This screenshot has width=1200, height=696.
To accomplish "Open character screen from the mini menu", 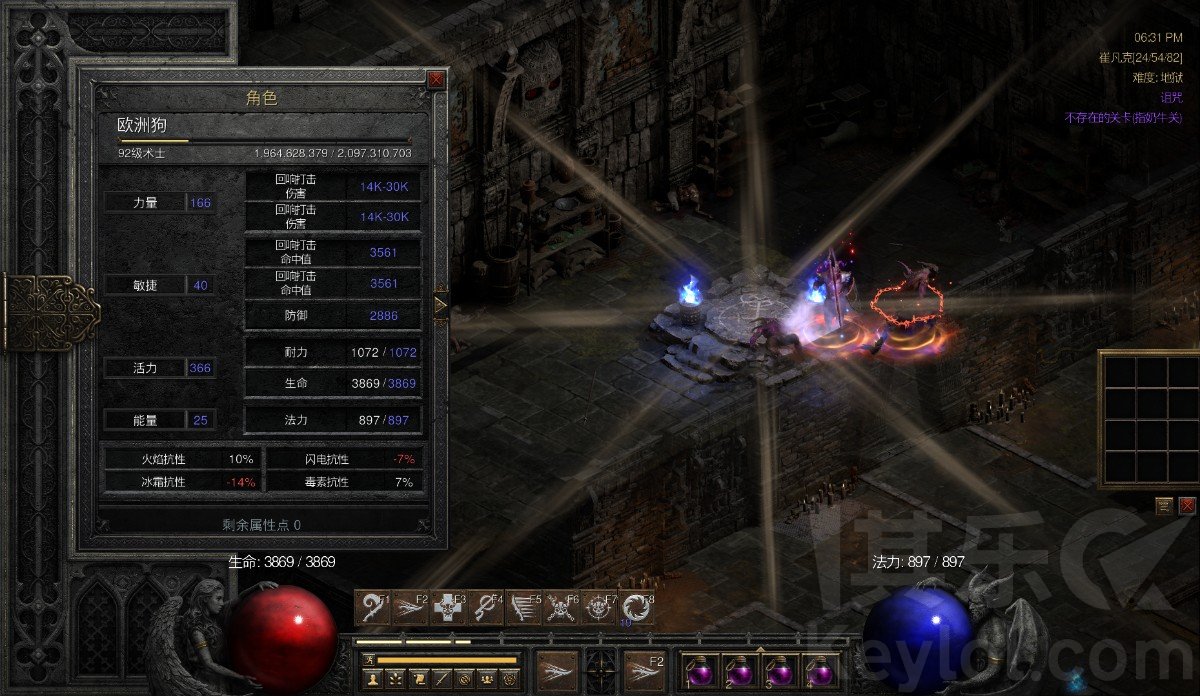I will pyautogui.click(x=372, y=679).
